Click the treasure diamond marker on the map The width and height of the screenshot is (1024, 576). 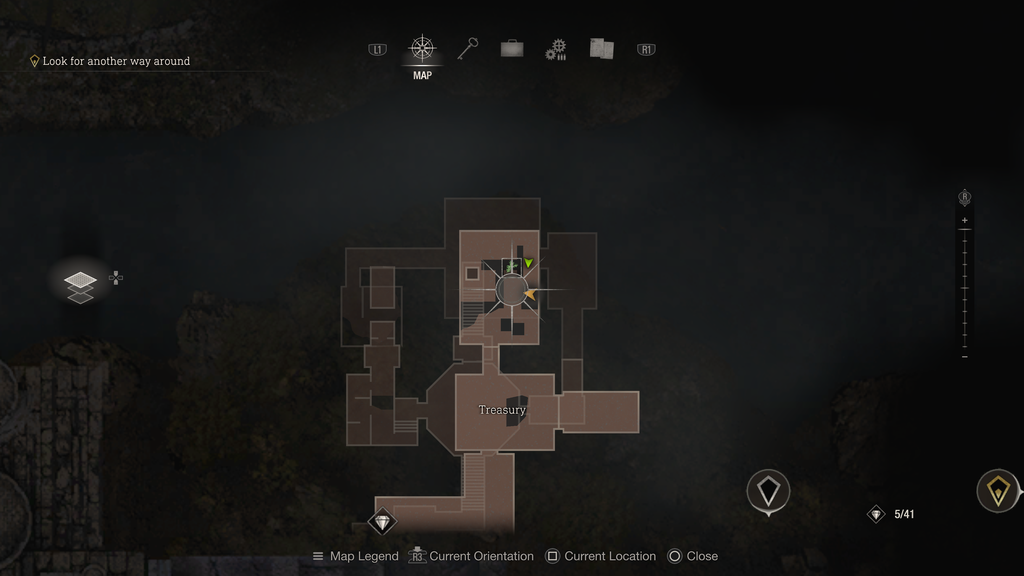coord(382,521)
